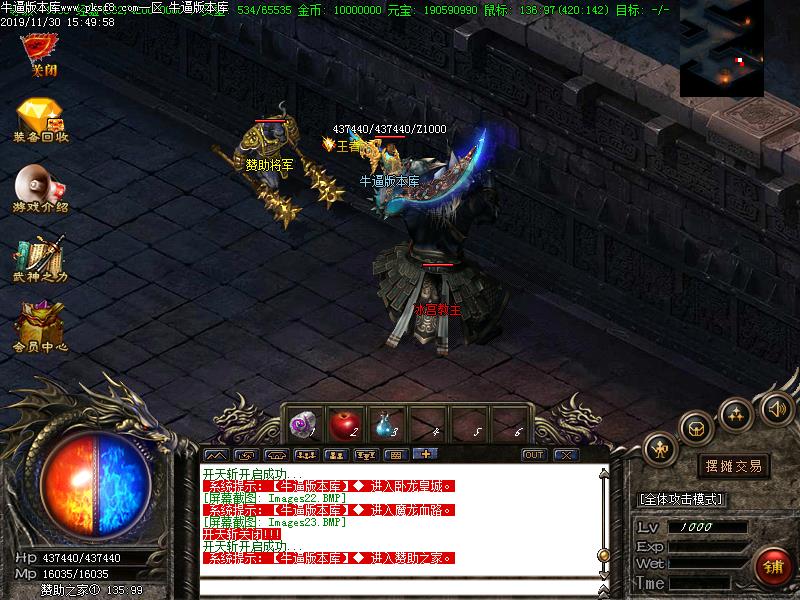This screenshot has width=800, height=600.
Task: Open the 摆摊交易 stall trade button
Action: point(733,466)
